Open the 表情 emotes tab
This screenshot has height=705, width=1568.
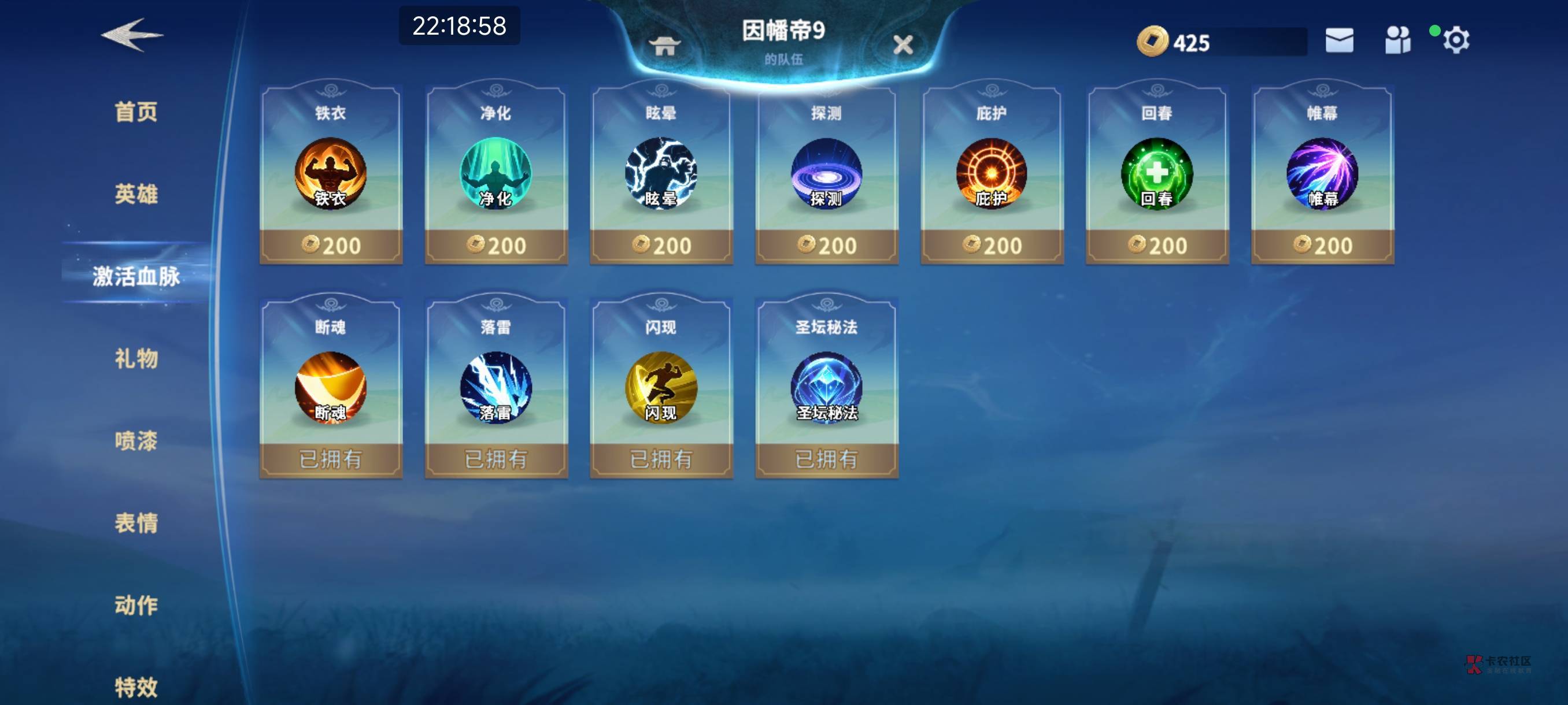point(136,522)
